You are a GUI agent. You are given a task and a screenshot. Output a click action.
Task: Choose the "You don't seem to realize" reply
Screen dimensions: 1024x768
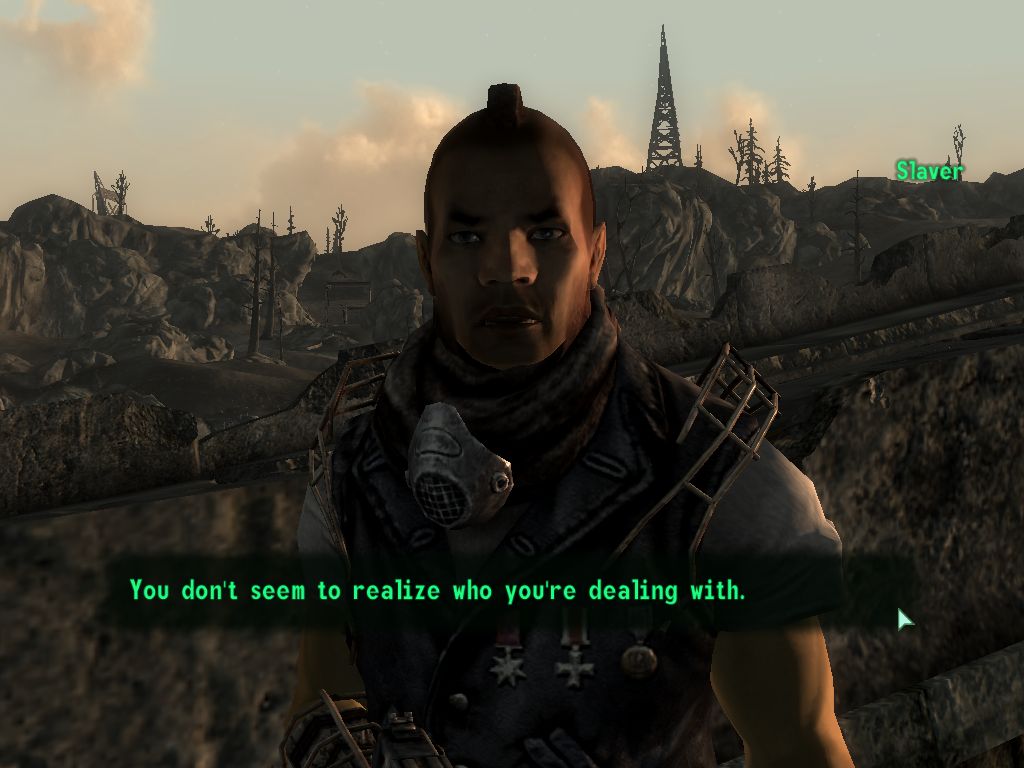[x=438, y=590]
